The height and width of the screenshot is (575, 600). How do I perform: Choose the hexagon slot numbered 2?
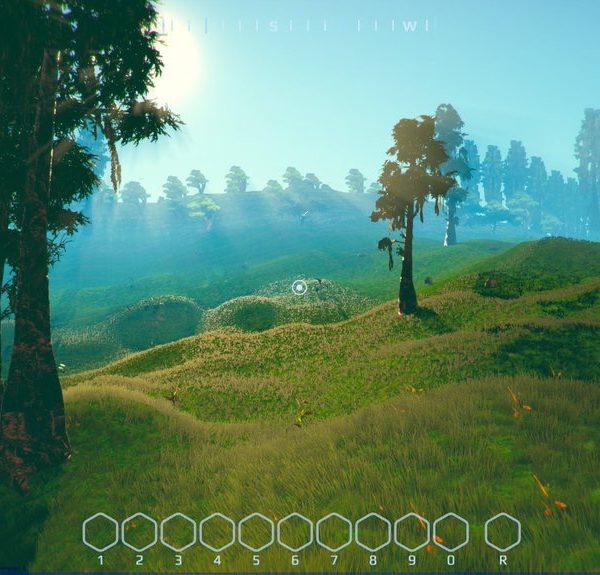(139, 532)
